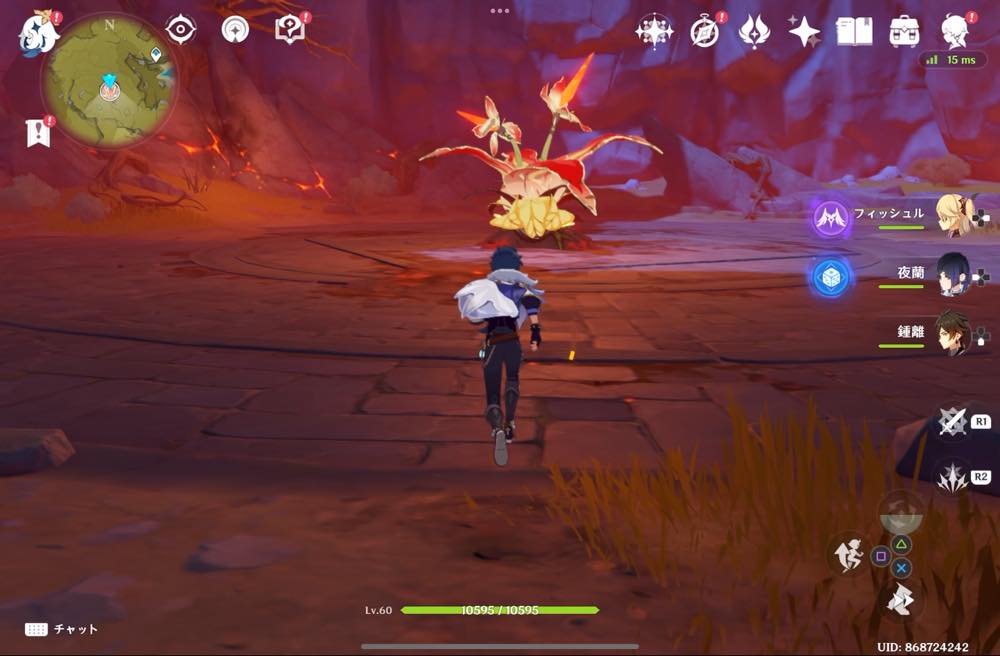The height and width of the screenshot is (656, 1000).
Task: Open the Paimon main menu
Action: click(x=38, y=32)
